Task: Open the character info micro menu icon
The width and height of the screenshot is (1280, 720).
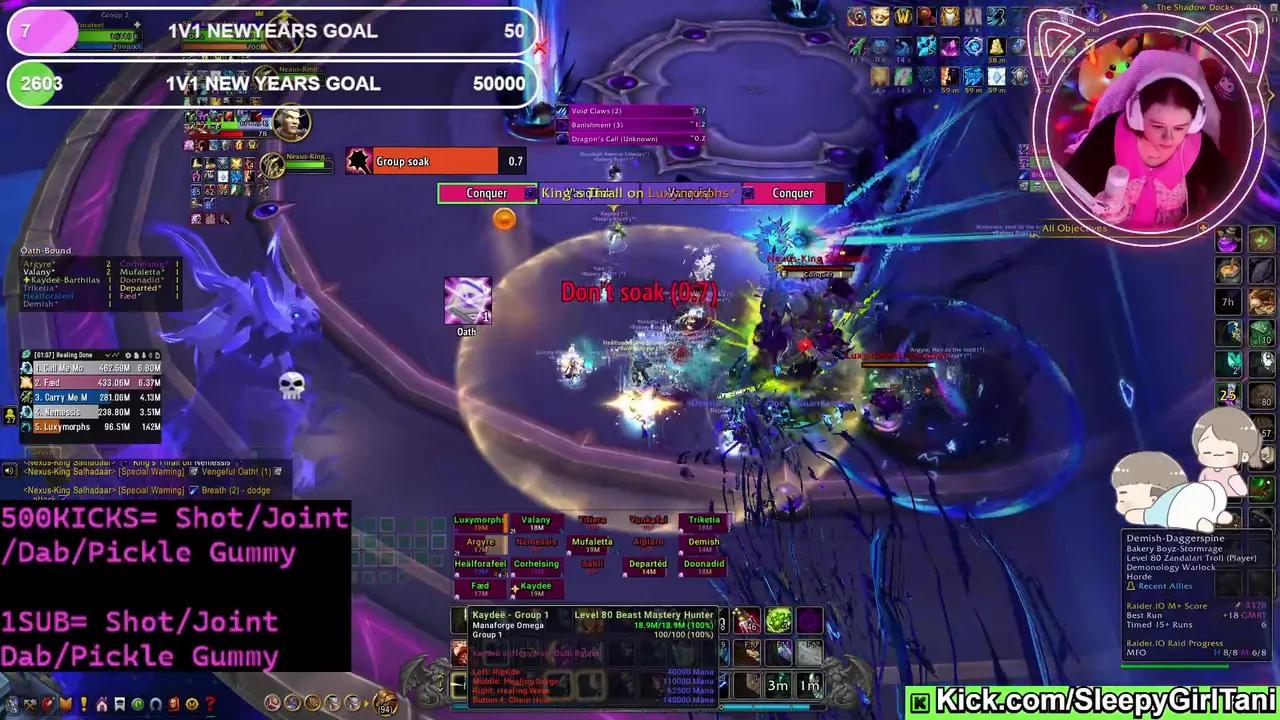Action: (11, 703)
